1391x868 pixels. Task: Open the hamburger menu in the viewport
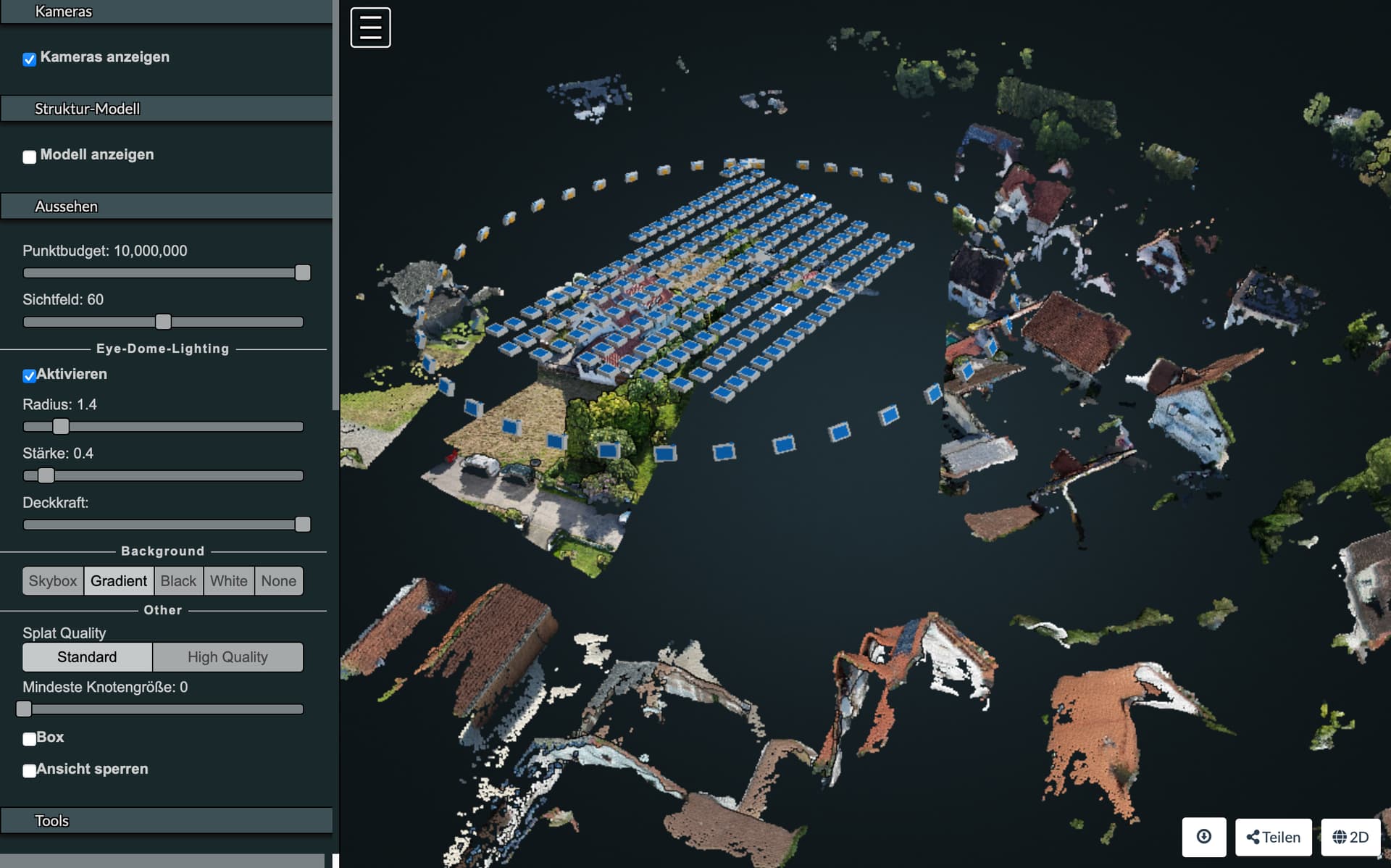[370, 27]
